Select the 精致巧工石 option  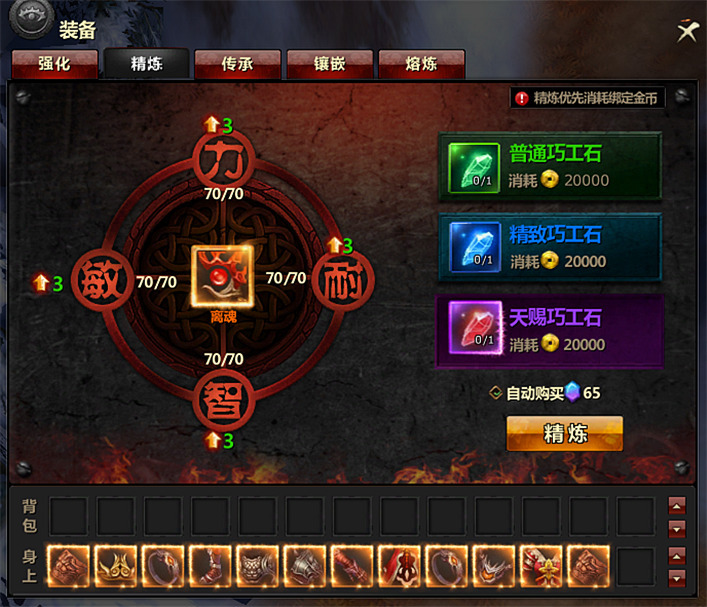pyautogui.click(x=549, y=248)
